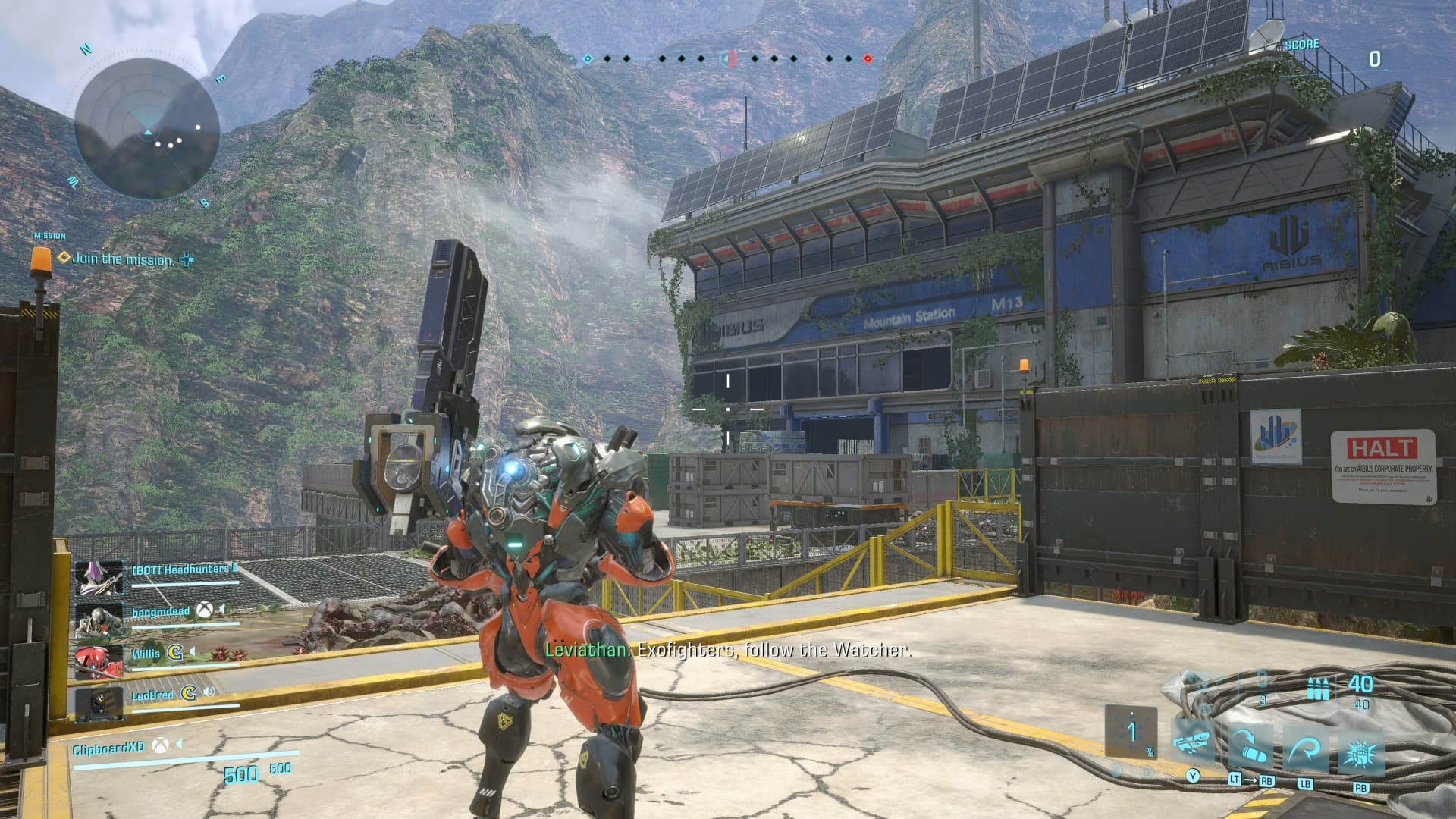Use the curved arrow dodge ability
The height and width of the screenshot is (819, 1456).
click(1307, 746)
